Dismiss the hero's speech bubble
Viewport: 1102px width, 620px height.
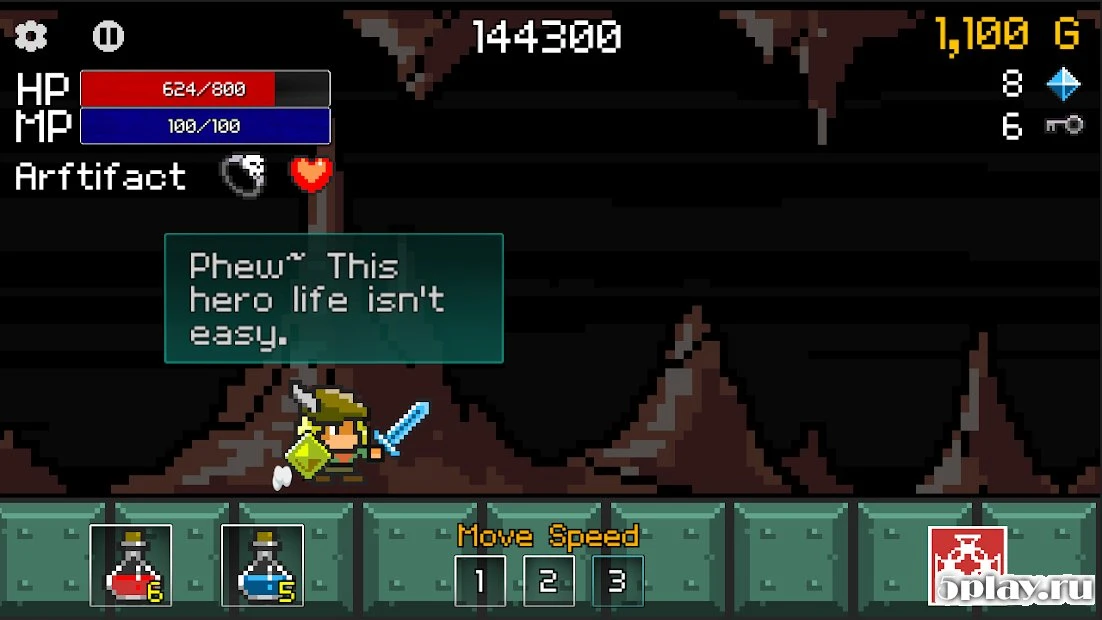click(x=333, y=298)
